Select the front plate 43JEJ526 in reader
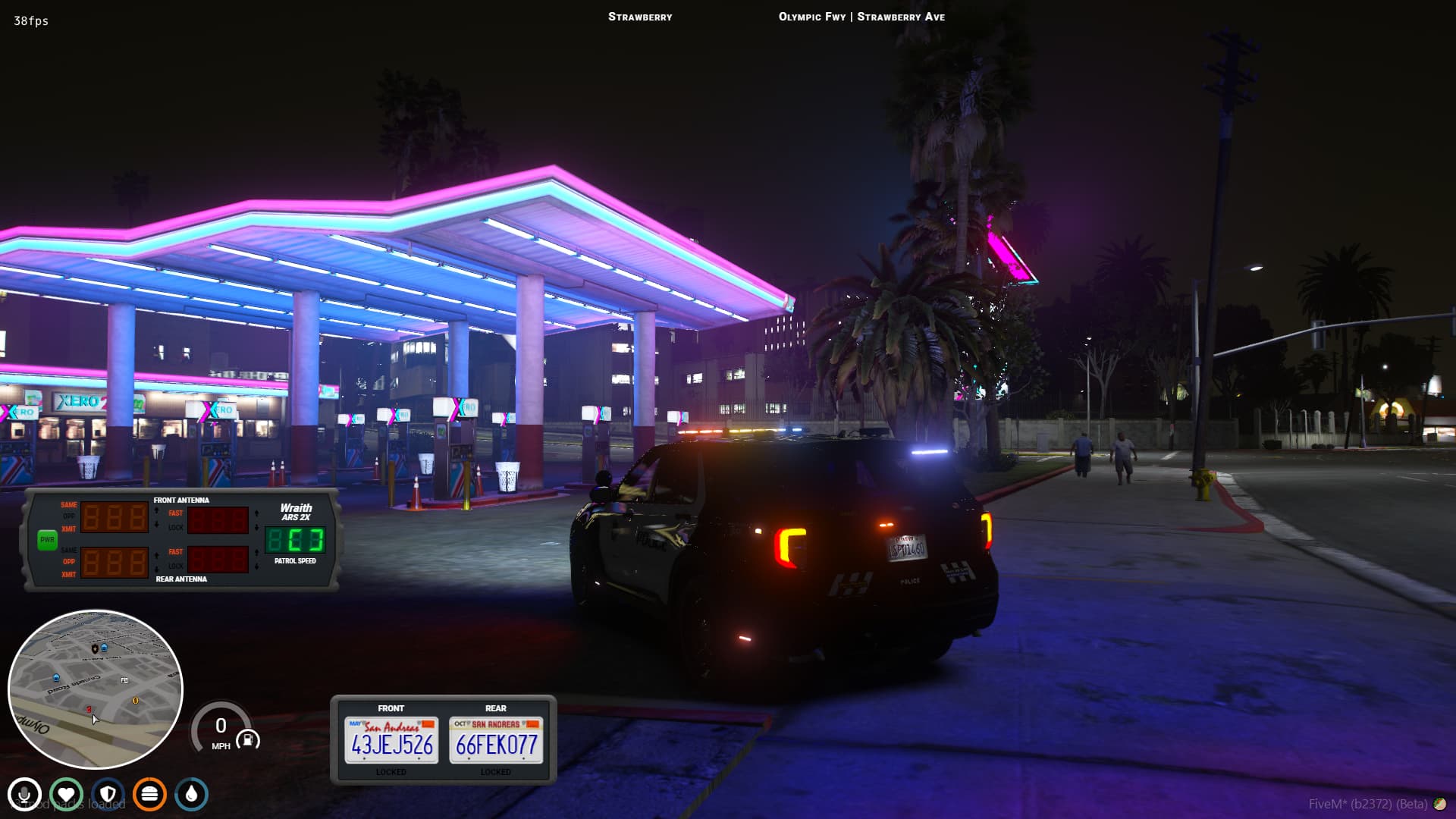The height and width of the screenshot is (819, 1456). 391,740
